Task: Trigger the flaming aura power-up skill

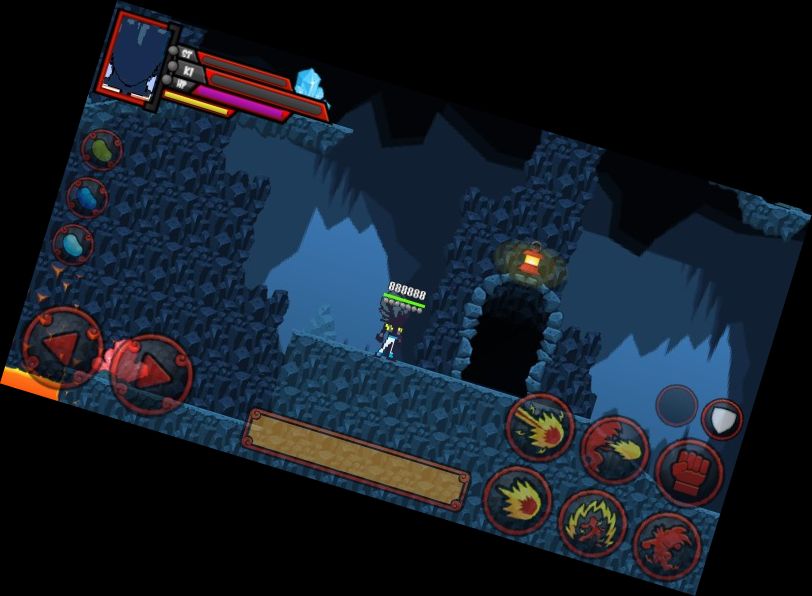Action: (x=592, y=523)
